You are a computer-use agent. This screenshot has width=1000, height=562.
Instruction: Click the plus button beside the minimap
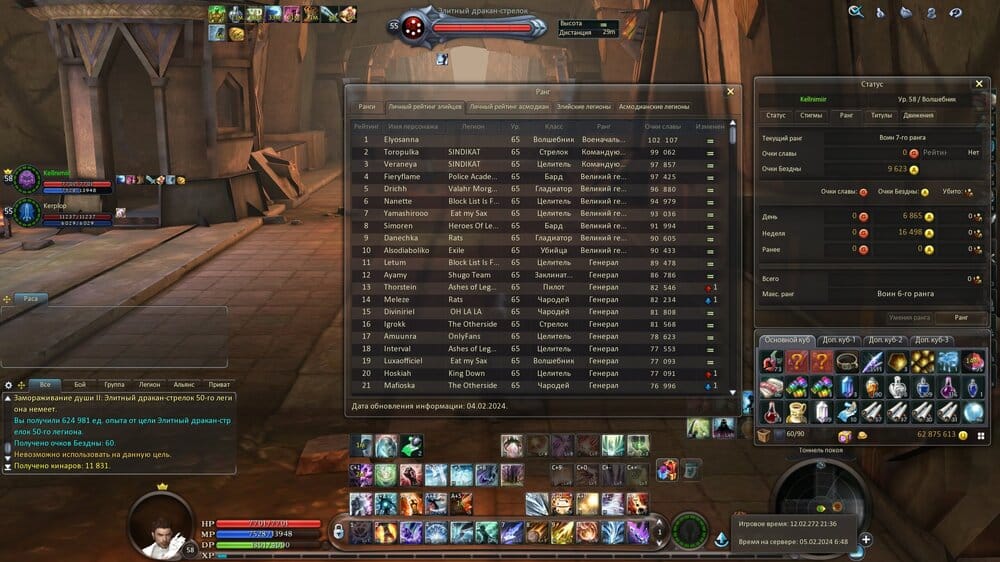(x=866, y=540)
